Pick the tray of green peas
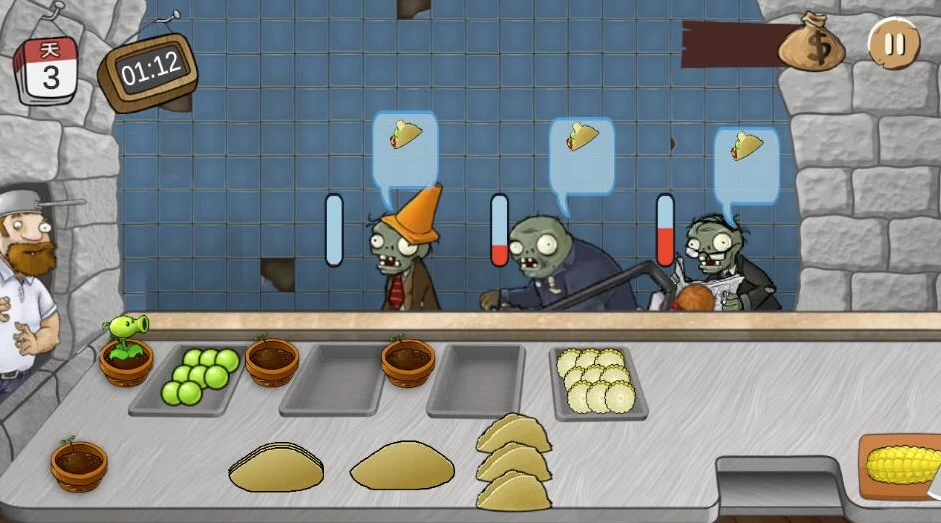941x523 pixels. click(194, 377)
